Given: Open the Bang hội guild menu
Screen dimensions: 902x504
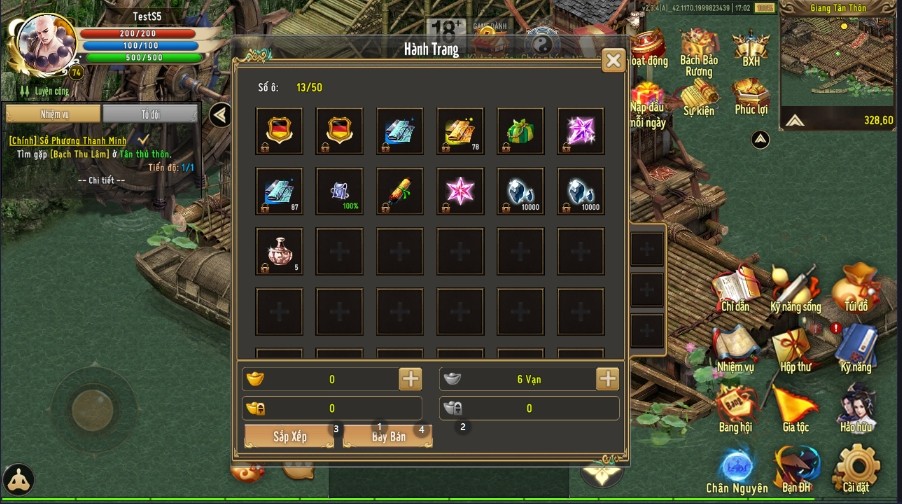Looking at the screenshot, I should pyautogui.click(x=735, y=408).
